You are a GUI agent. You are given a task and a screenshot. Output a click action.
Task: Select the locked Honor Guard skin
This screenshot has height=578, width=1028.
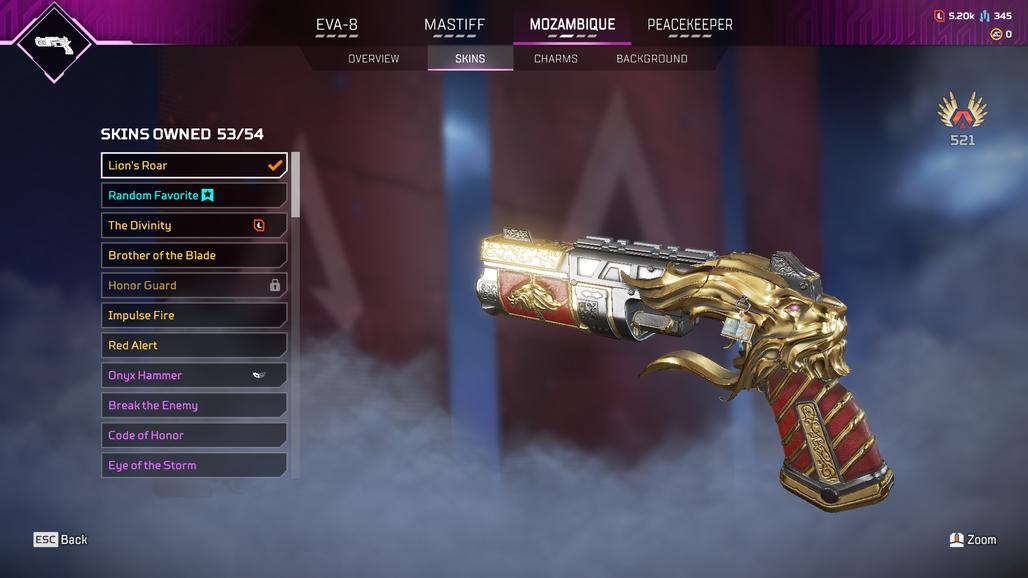tap(194, 285)
